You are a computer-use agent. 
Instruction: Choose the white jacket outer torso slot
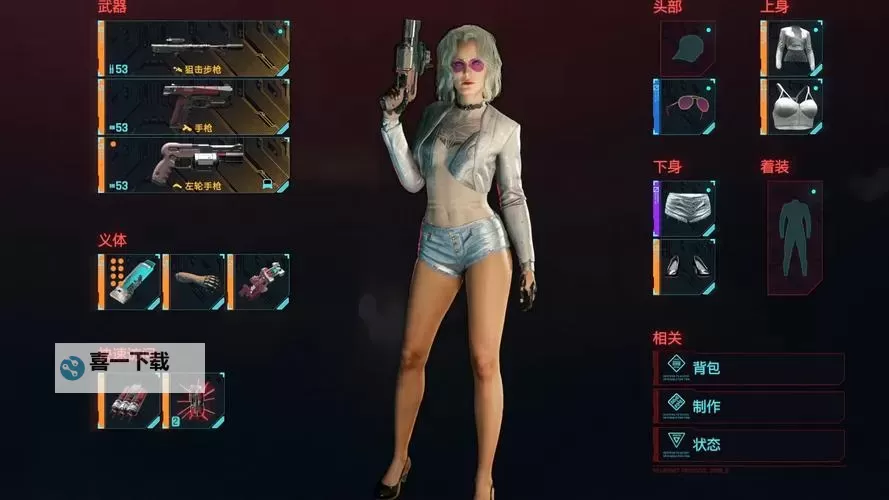coord(792,49)
